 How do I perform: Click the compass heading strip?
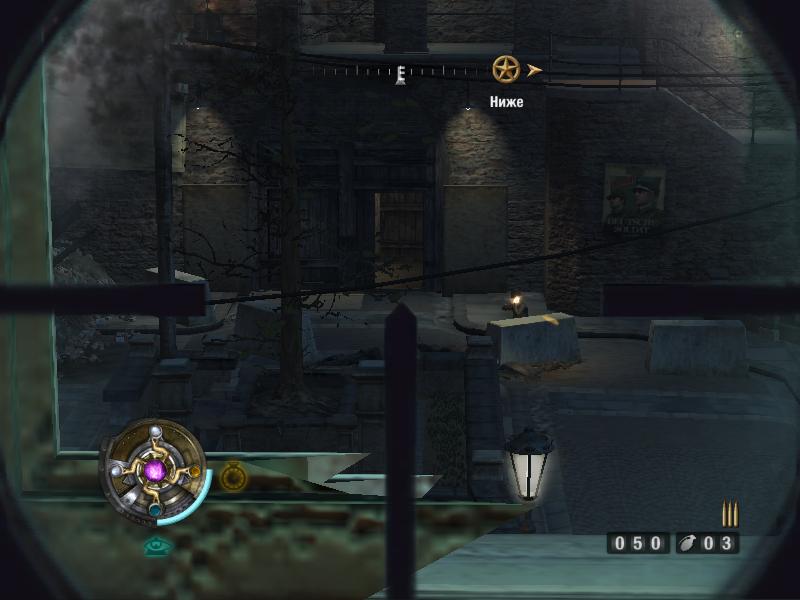(x=400, y=72)
